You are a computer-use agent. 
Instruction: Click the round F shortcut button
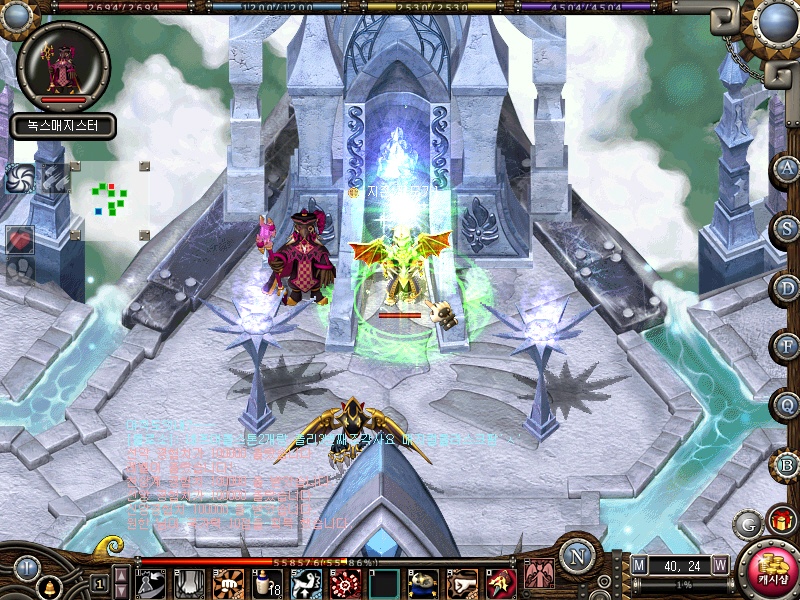click(787, 346)
